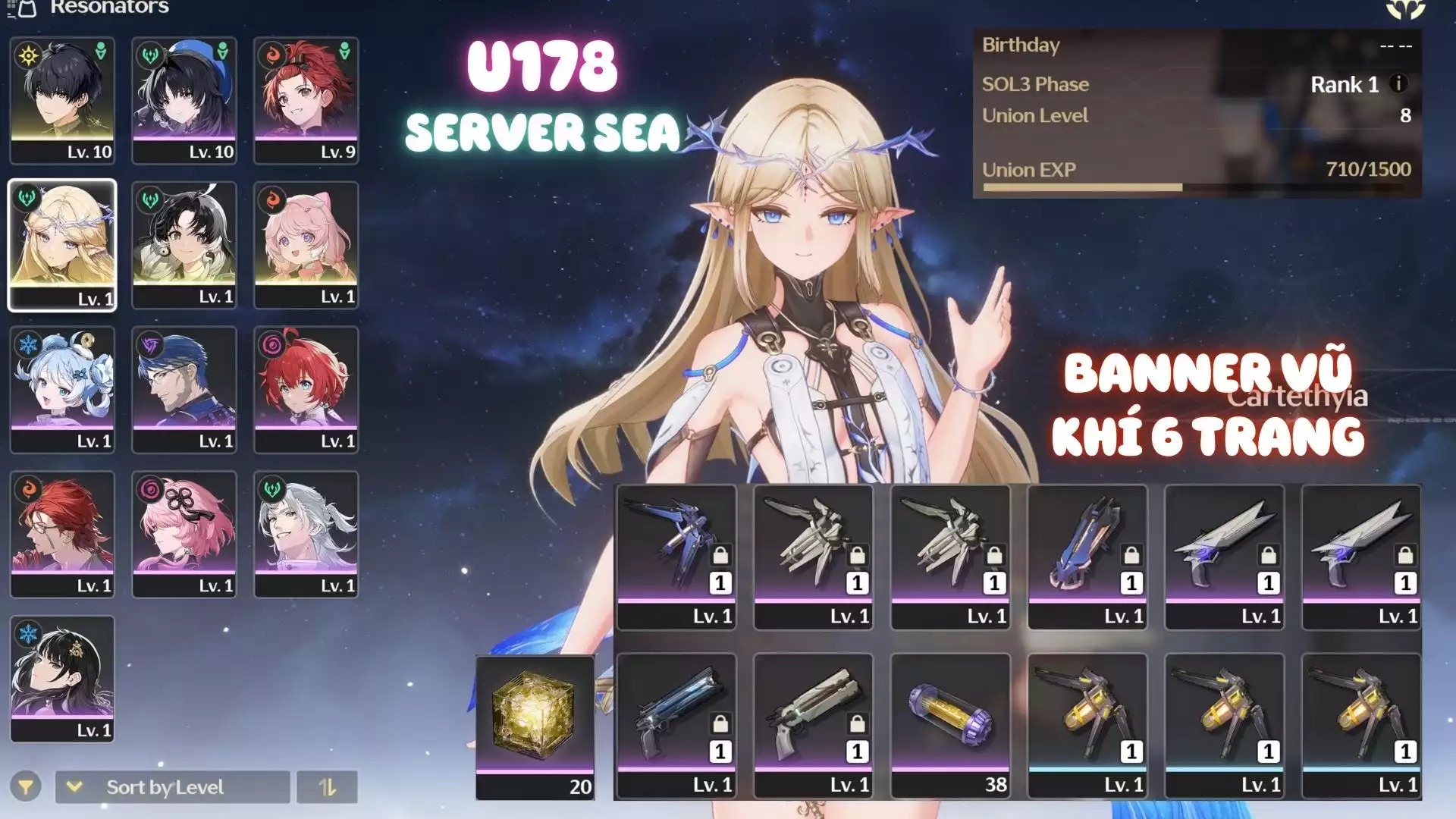Choose the dark blue pistol weapon slot
Viewport: 1456px width, 819px height.
(676, 725)
